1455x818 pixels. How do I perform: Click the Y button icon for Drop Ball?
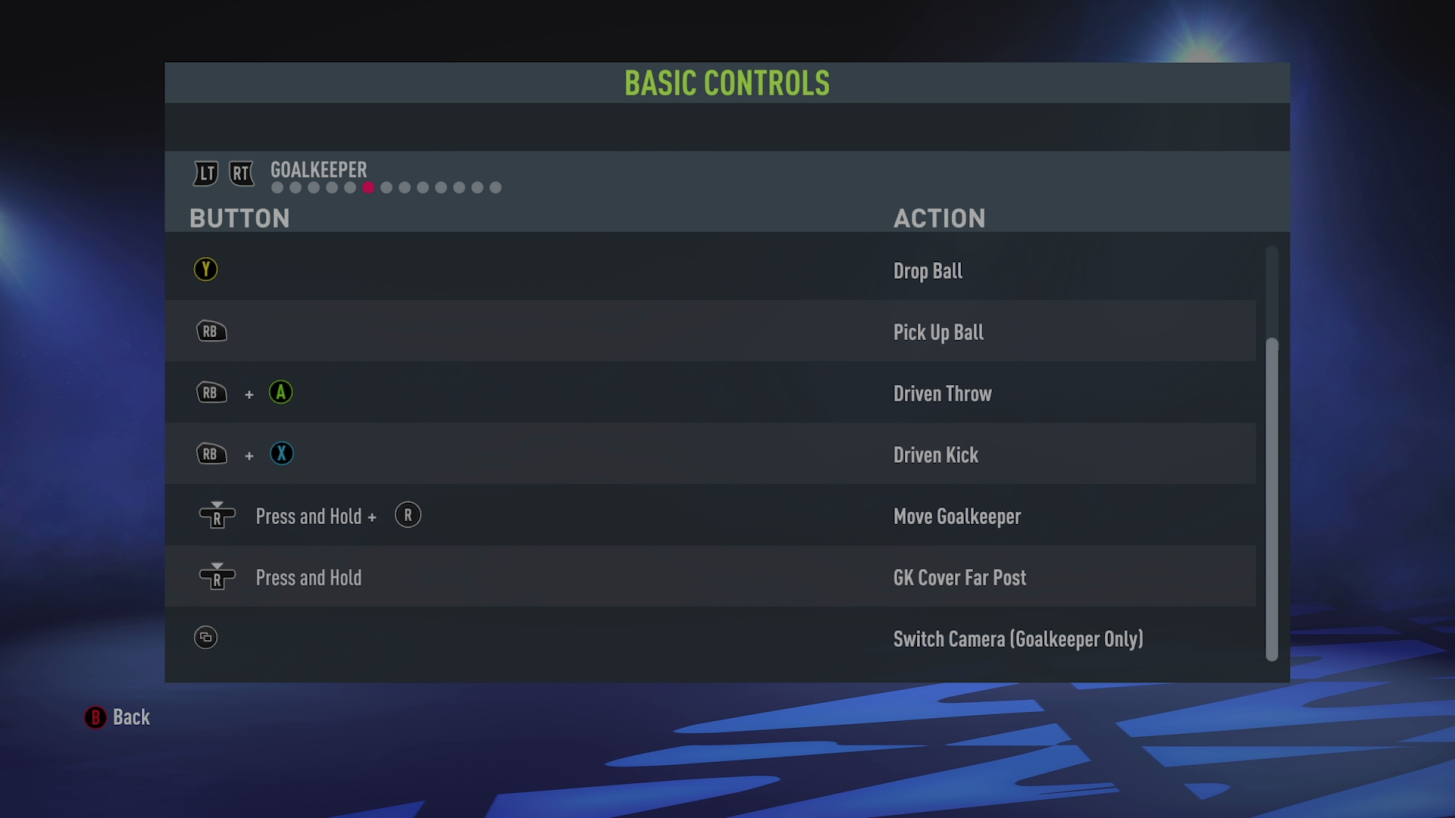(x=205, y=269)
